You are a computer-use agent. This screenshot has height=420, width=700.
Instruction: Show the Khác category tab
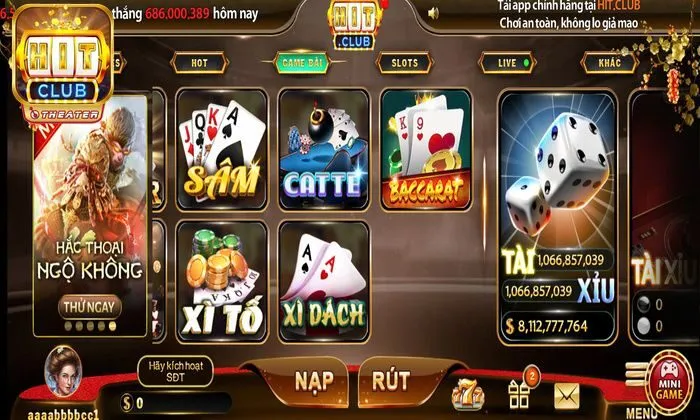(x=610, y=62)
